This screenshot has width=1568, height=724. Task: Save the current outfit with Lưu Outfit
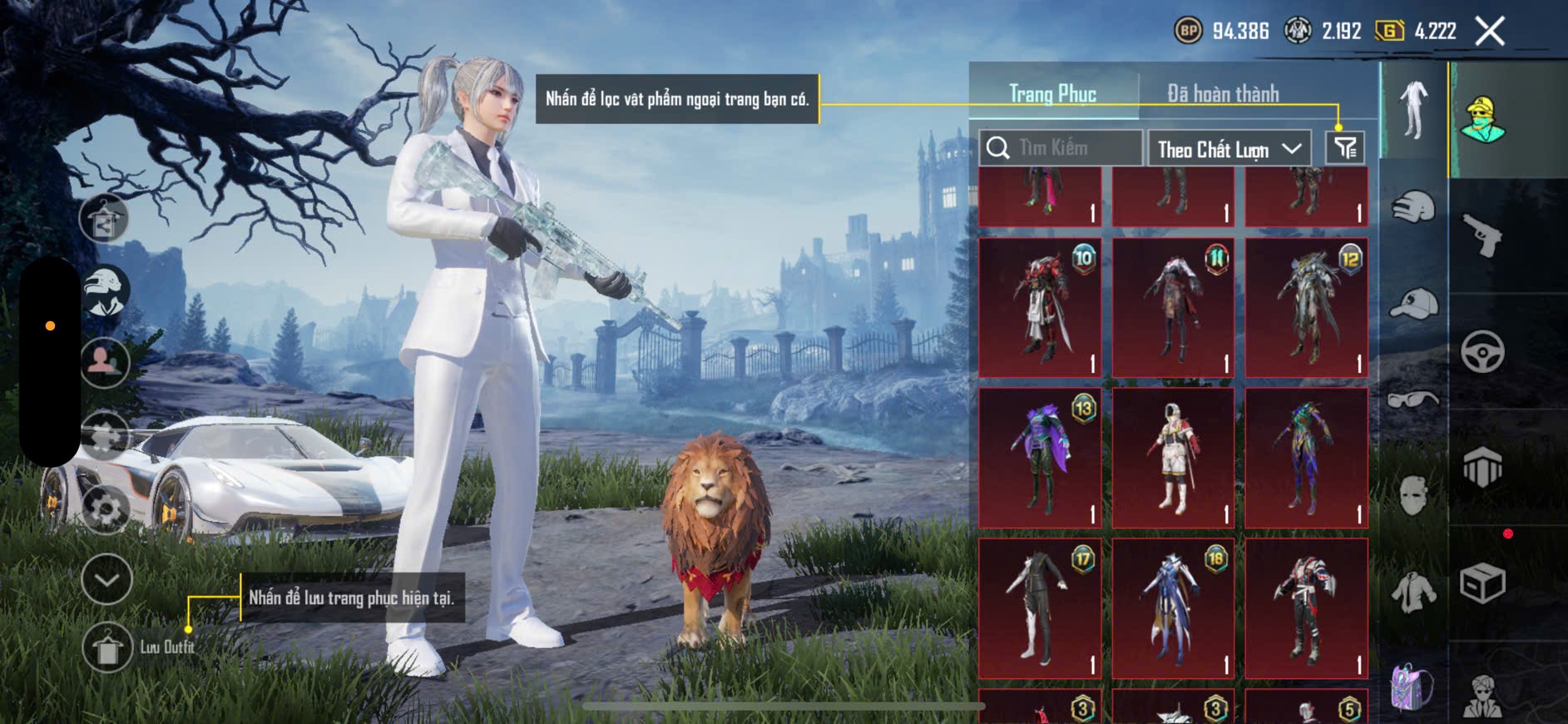[x=108, y=647]
